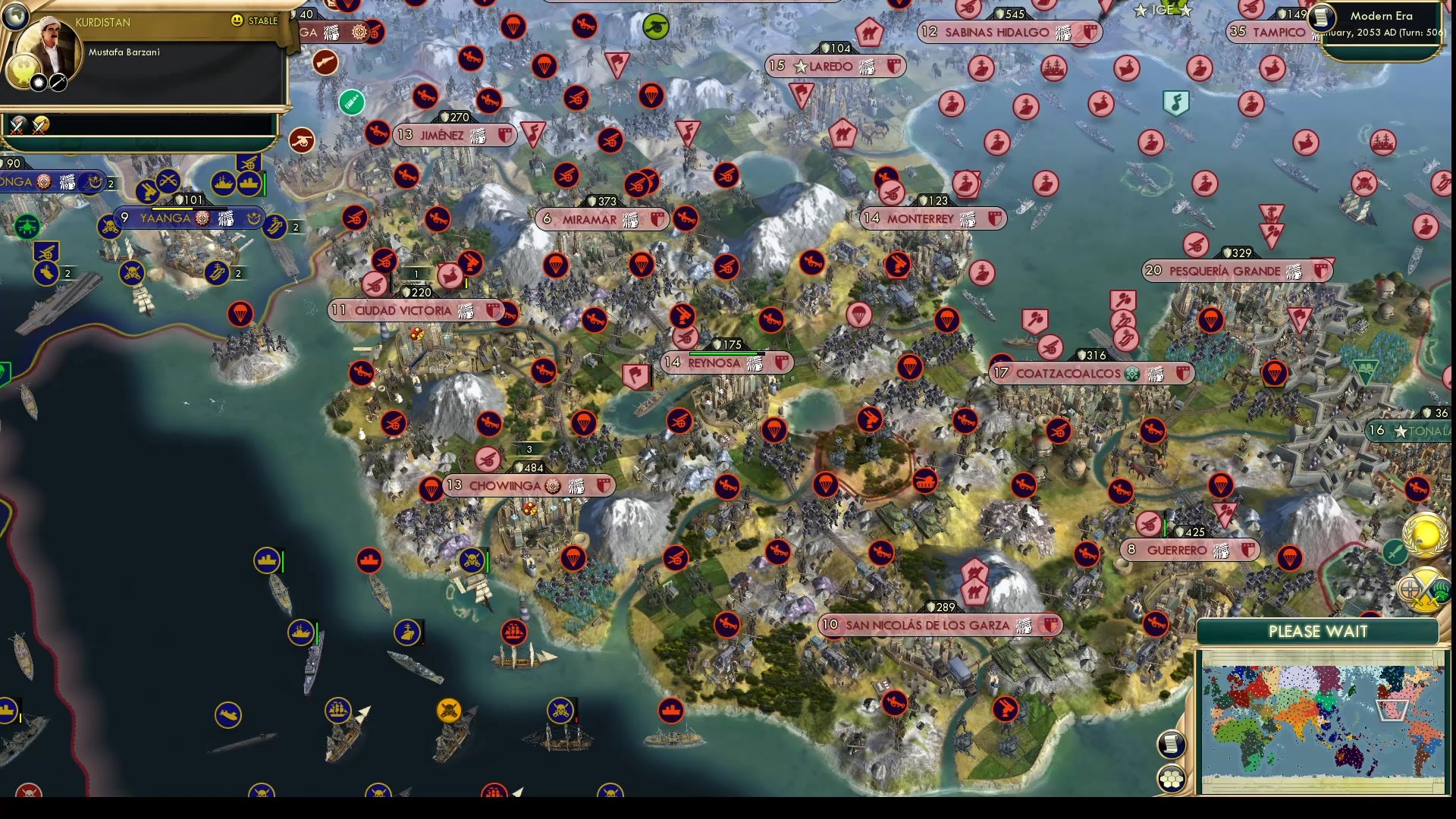Toggle the war sword icon under Barzani's portrait
The width and height of the screenshot is (1456, 819).
point(58,83)
